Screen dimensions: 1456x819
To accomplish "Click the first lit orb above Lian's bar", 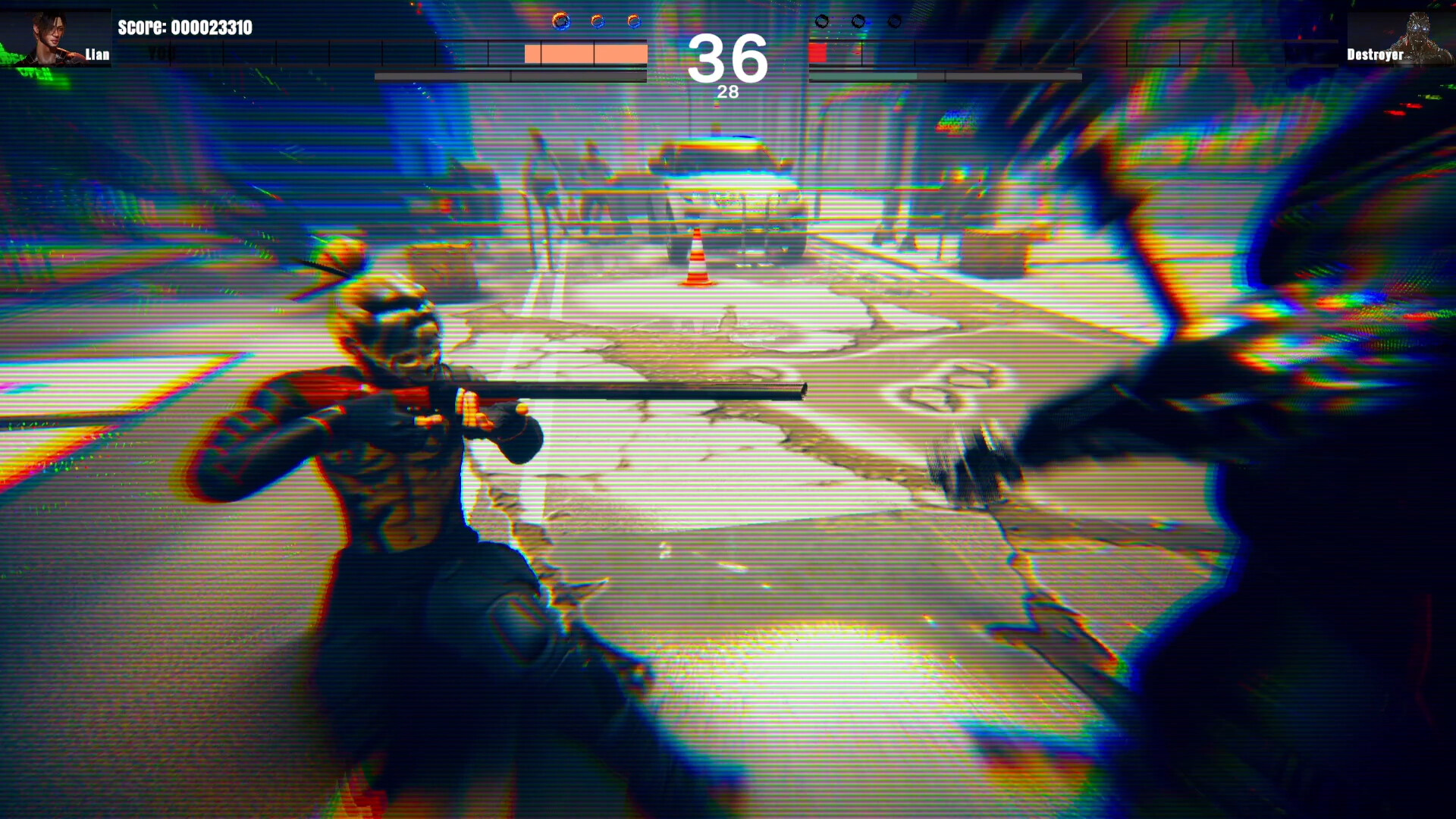I will click(560, 21).
